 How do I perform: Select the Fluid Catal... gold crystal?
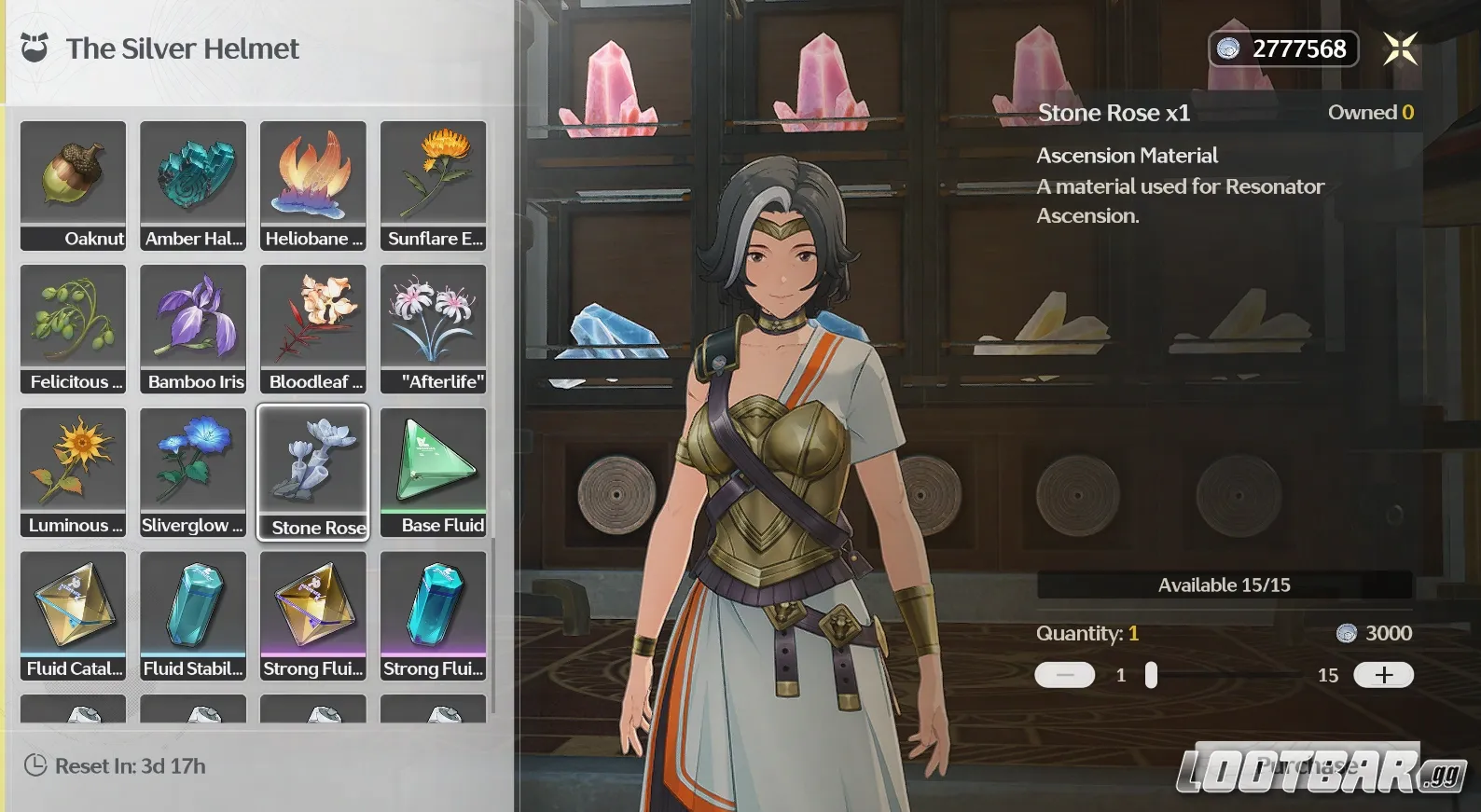(73, 615)
